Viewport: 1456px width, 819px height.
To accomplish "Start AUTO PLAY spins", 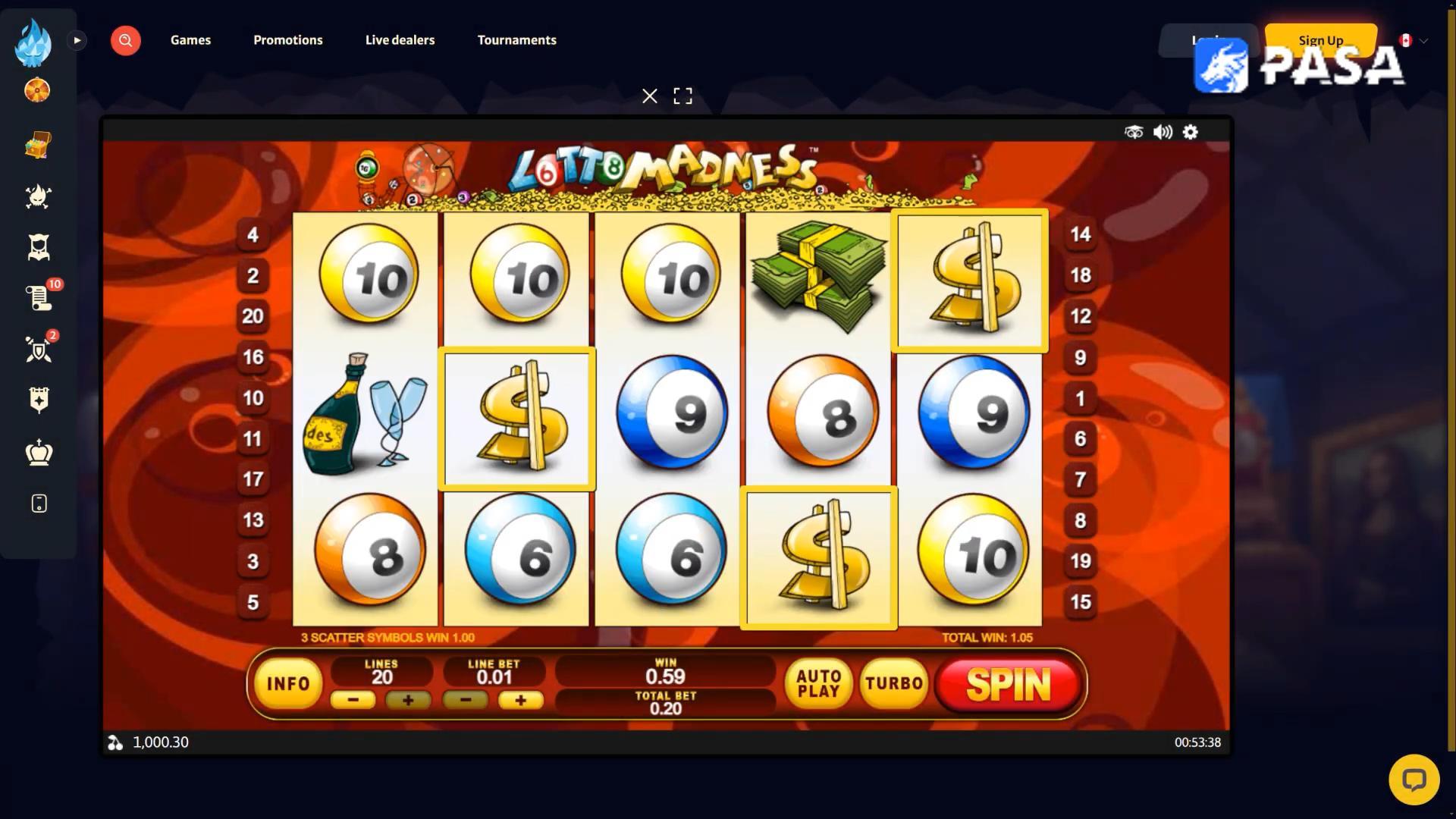I will coord(818,684).
